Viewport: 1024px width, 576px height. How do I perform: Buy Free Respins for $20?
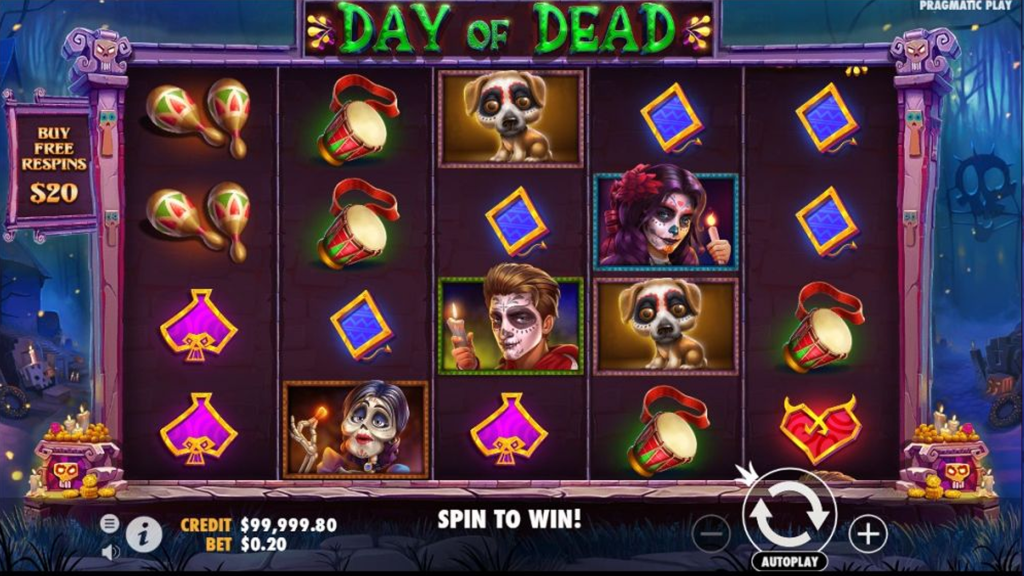coord(51,165)
